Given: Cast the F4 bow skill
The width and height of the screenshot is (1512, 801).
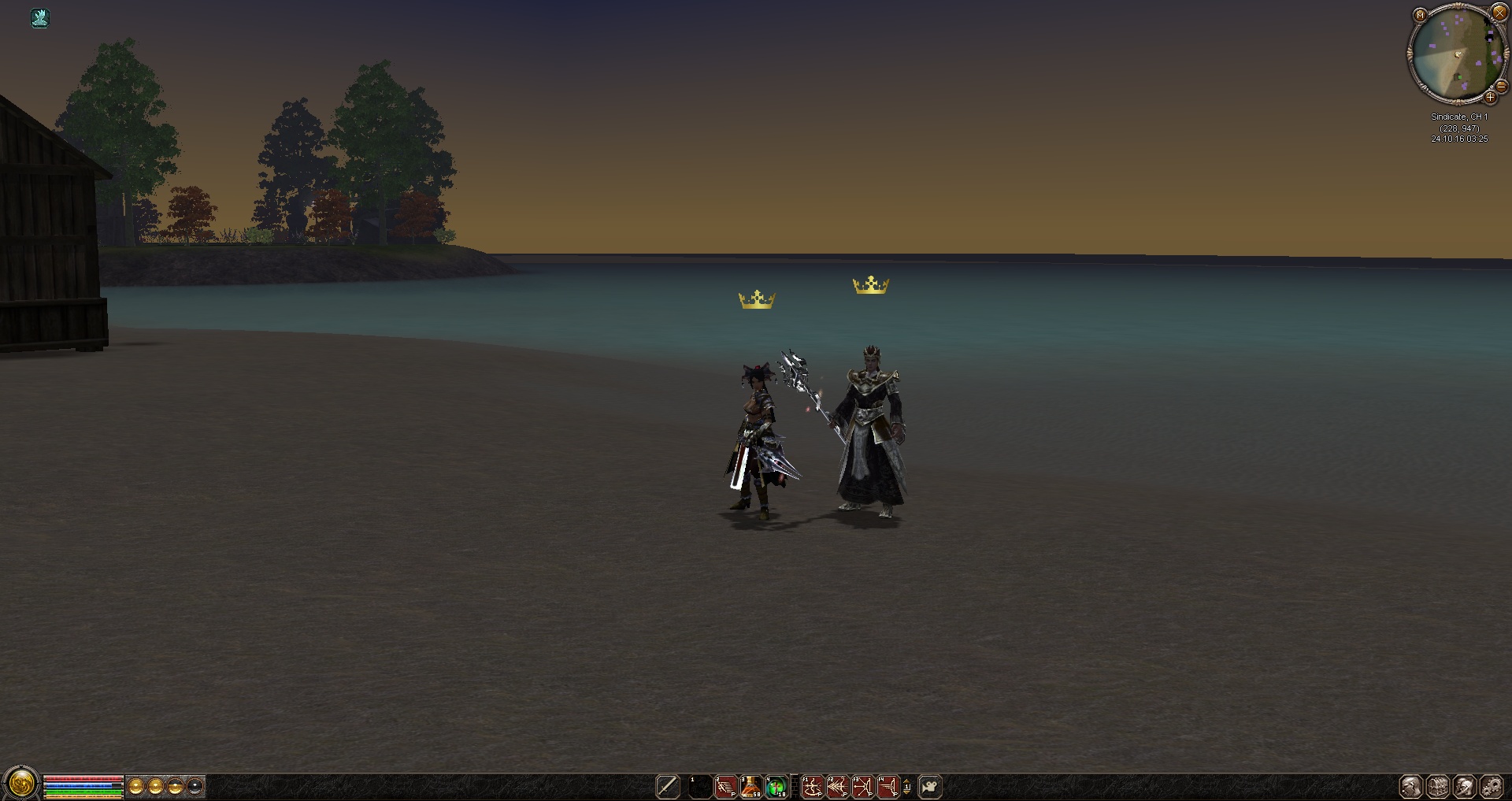Looking at the screenshot, I should (888, 786).
